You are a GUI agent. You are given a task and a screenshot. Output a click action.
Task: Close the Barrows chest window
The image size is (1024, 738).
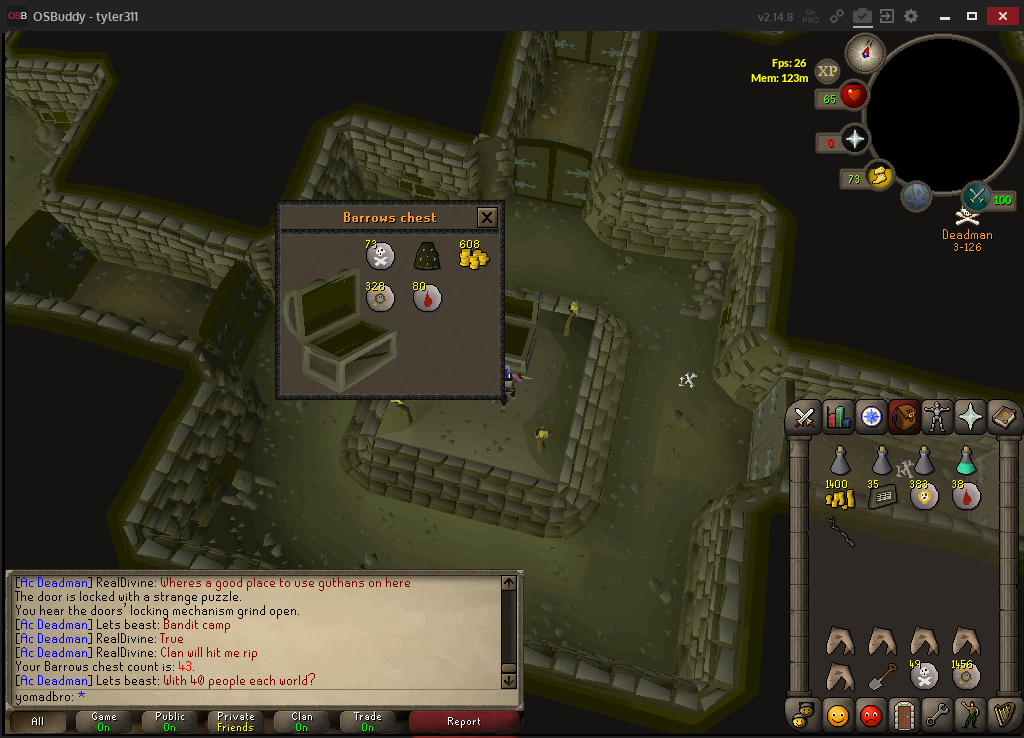pos(487,217)
